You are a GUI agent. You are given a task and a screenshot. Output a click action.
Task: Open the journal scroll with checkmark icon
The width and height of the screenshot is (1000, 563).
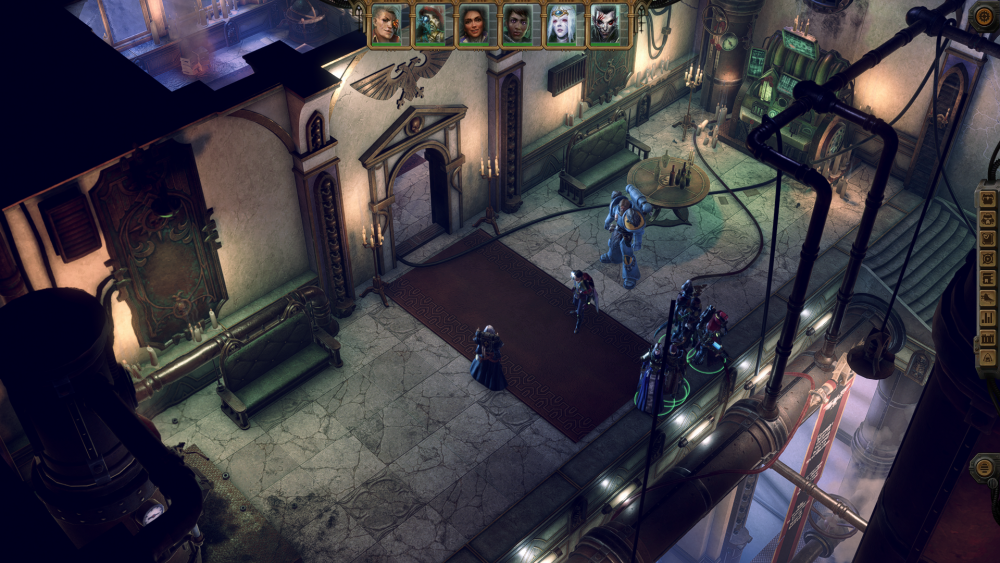click(987, 238)
